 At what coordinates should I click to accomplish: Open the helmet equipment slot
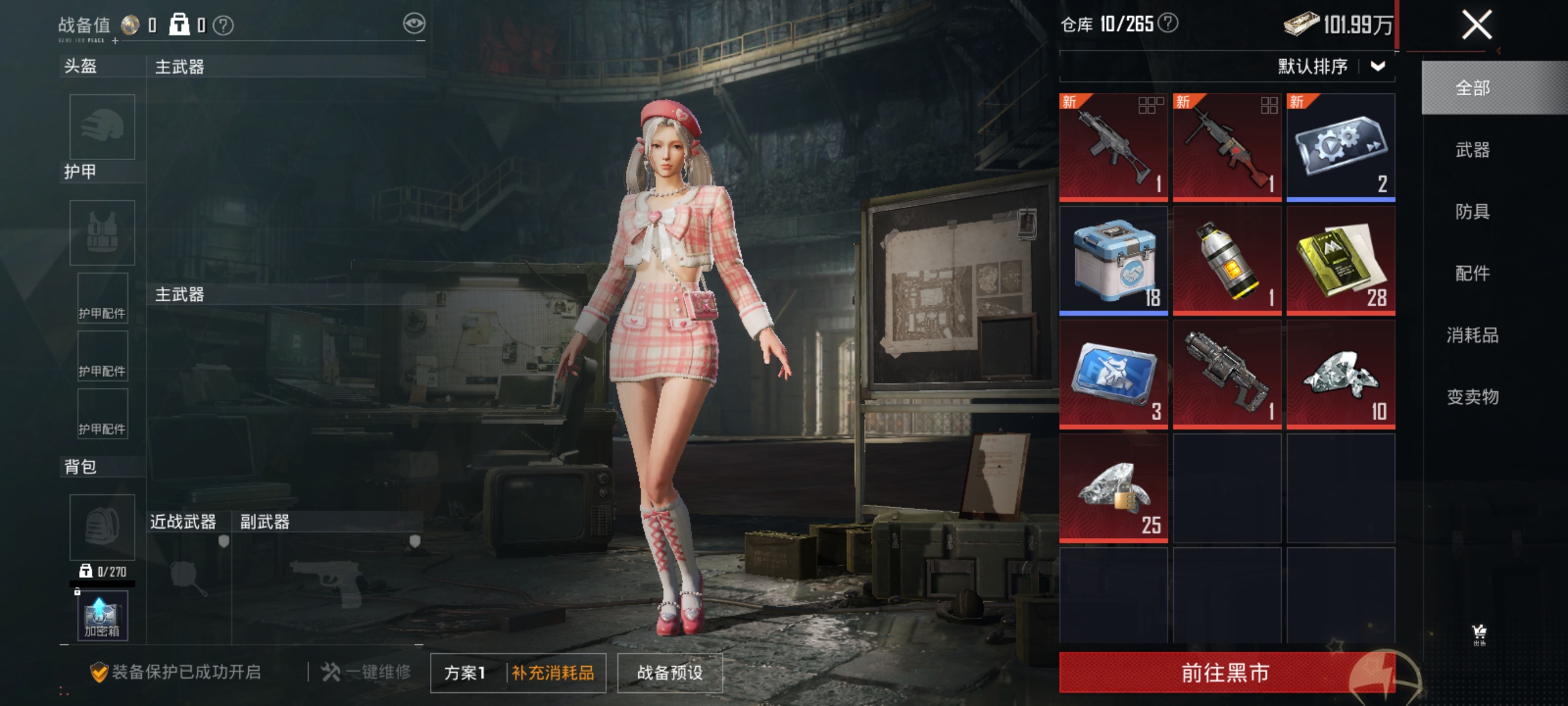pyautogui.click(x=101, y=126)
